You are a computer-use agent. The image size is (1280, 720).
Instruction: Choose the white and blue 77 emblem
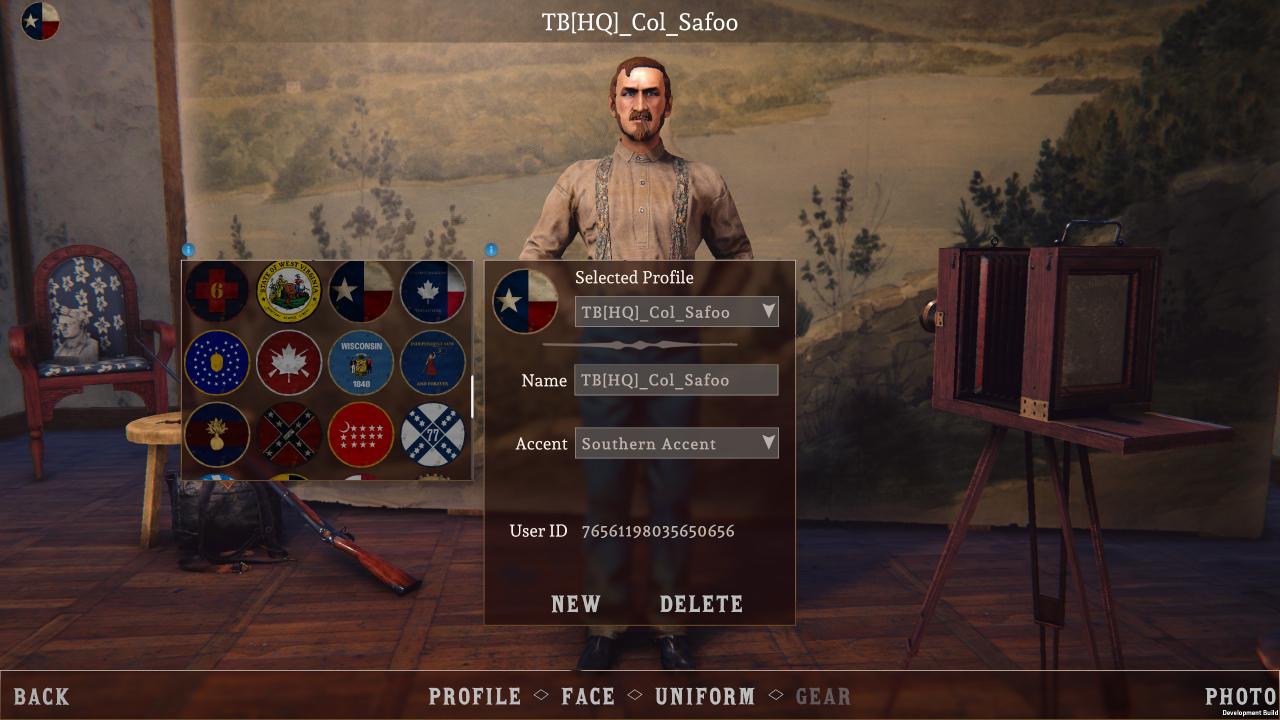pyautogui.click(x=433, y=435)
